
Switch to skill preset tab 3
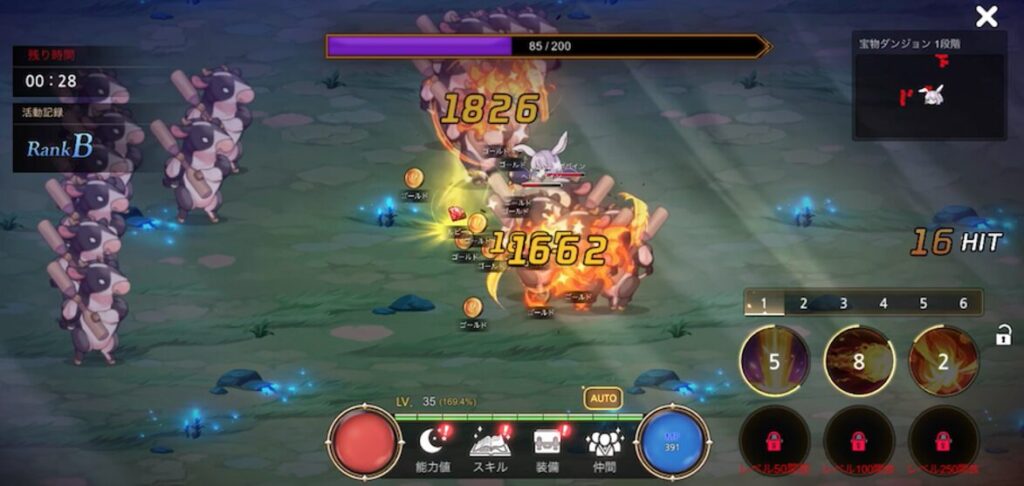(843, 303)
